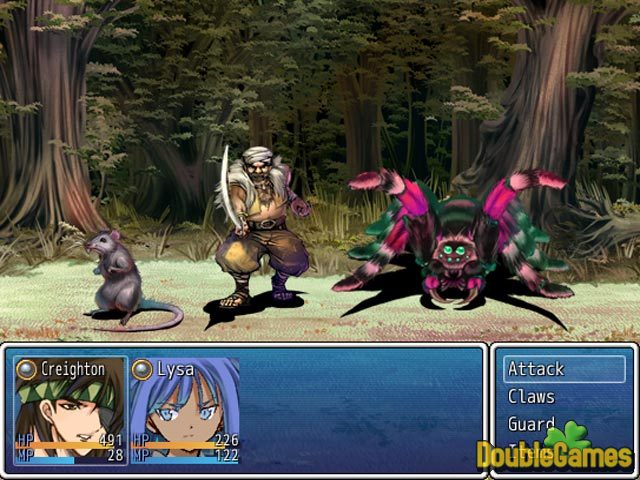The width and height of the screenshot is (640, 480).
Task: Select Creighton's party status panel
Action: point(70,411)
